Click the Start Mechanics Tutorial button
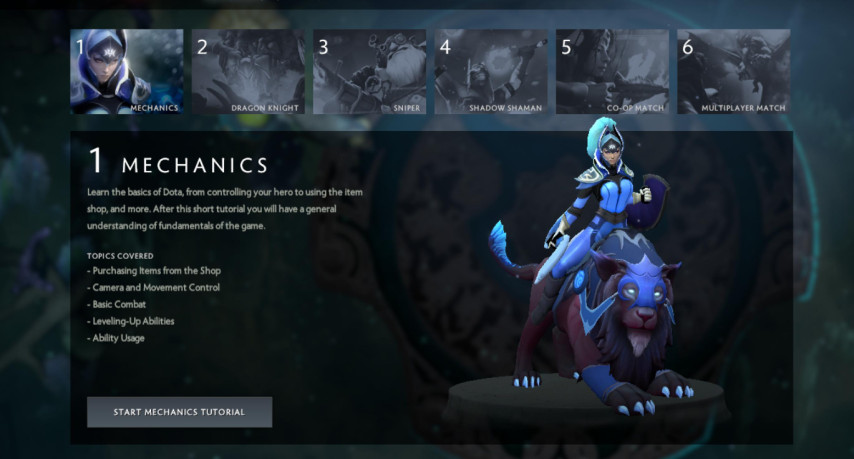This screenshot has height=459, width=854. [x=179, y=412]
